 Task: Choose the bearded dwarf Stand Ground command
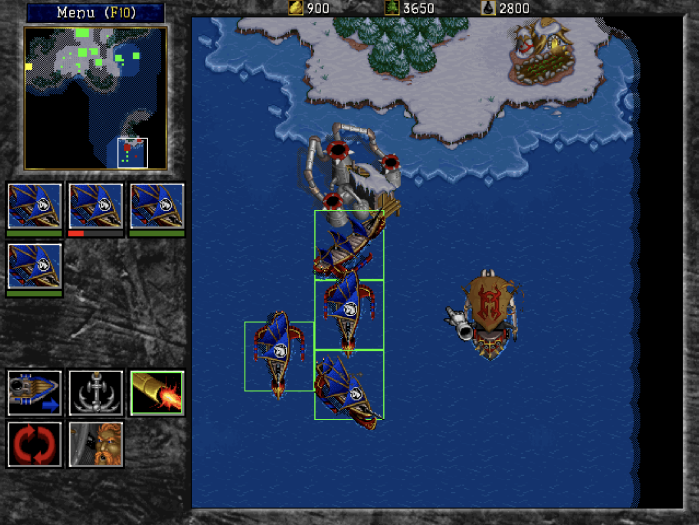click(96, 444)
